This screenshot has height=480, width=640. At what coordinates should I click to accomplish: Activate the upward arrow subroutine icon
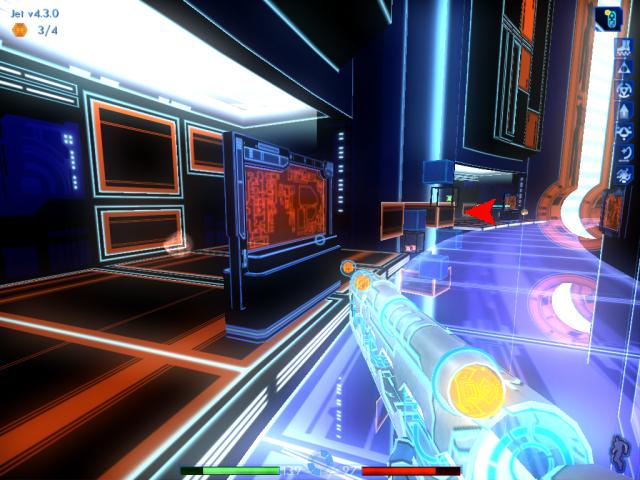pyautogui.click(x=622, y=108)
